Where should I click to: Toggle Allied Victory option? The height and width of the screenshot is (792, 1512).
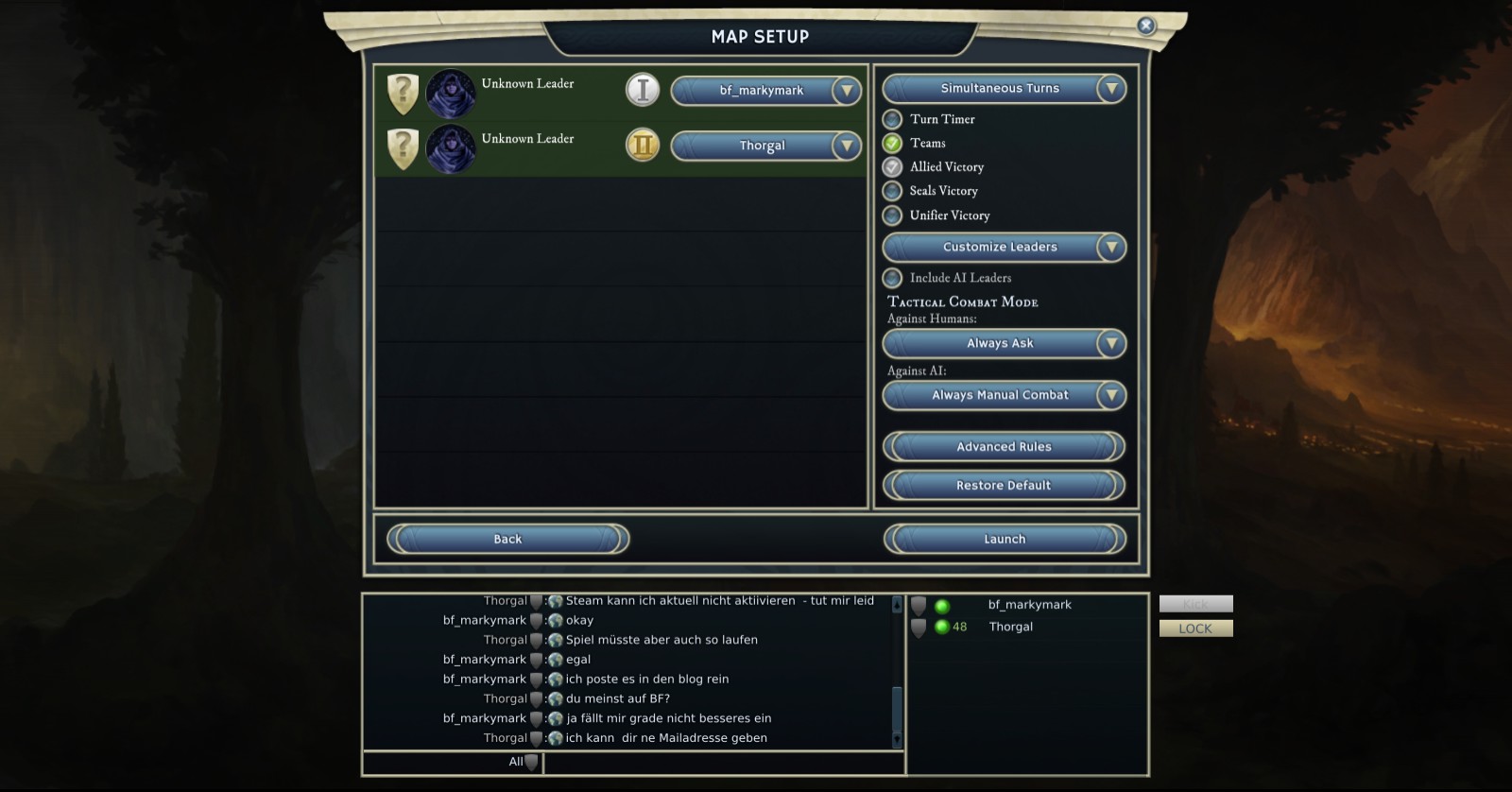click(892, 167)
